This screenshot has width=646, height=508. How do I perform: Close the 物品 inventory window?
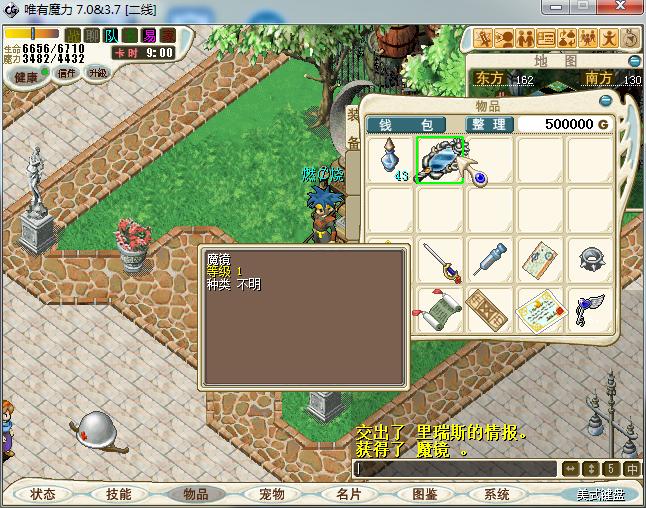605,101
